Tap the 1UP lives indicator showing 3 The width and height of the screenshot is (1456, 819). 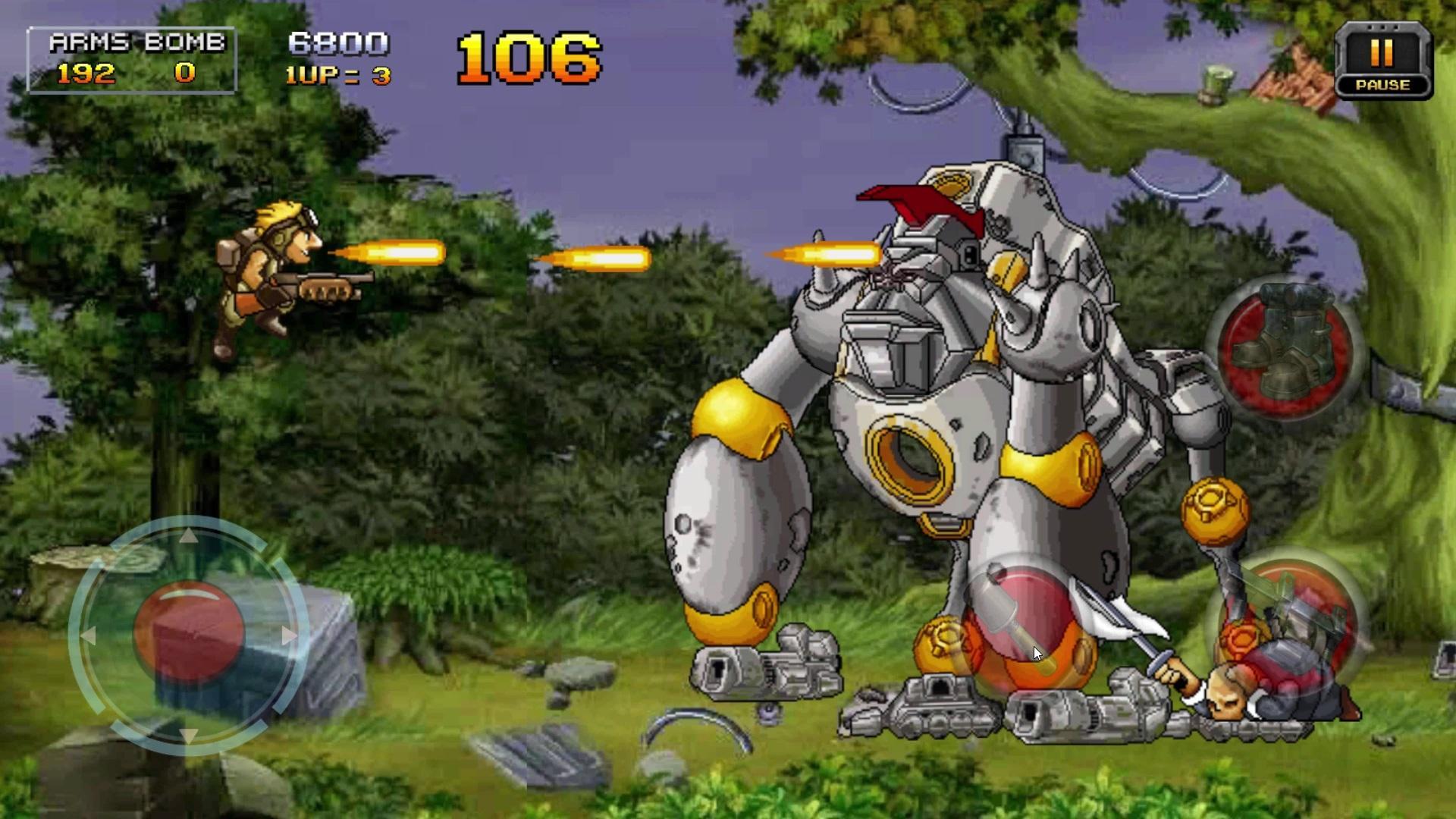[x=339, y=75]
